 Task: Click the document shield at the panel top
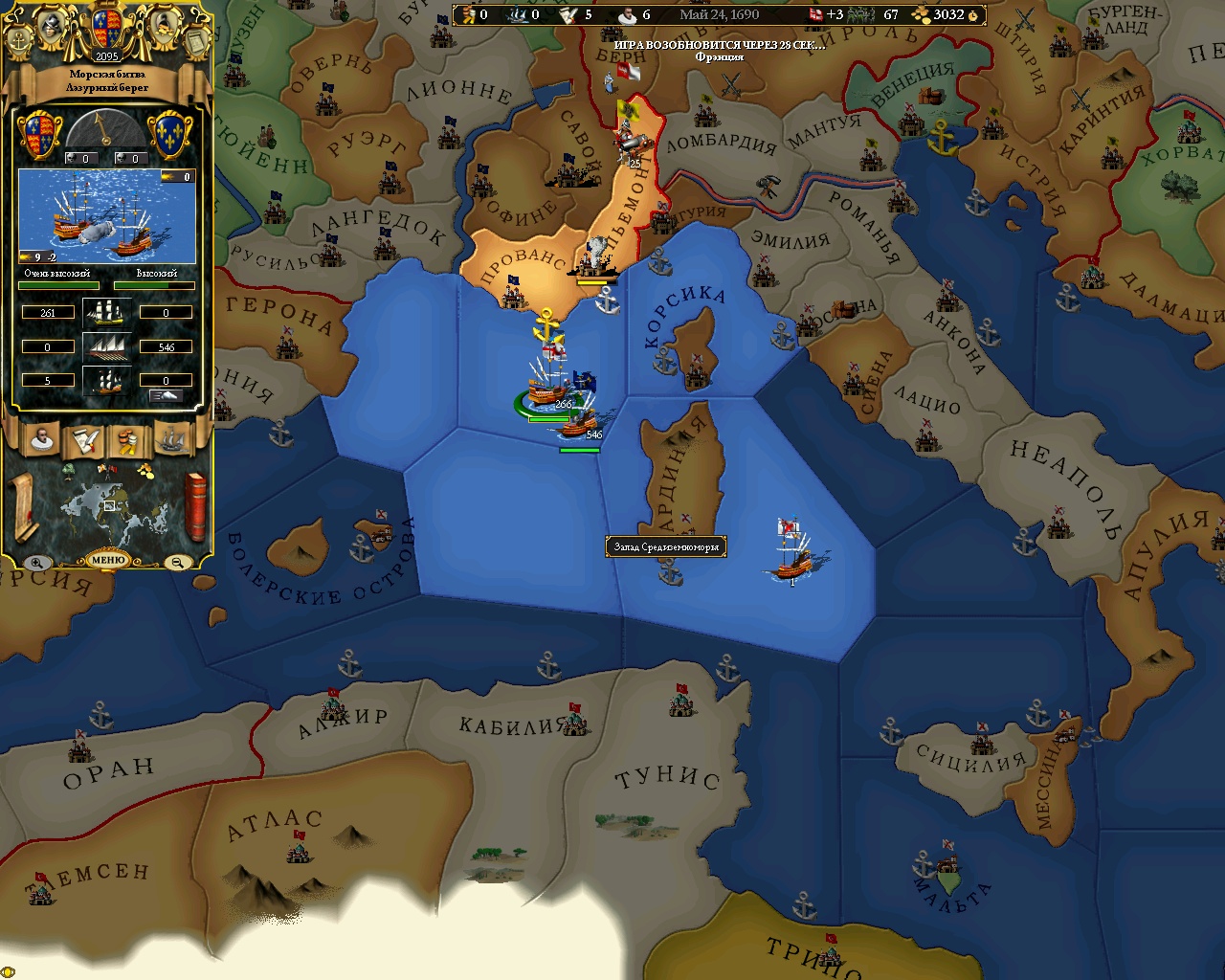coord(195,39)
